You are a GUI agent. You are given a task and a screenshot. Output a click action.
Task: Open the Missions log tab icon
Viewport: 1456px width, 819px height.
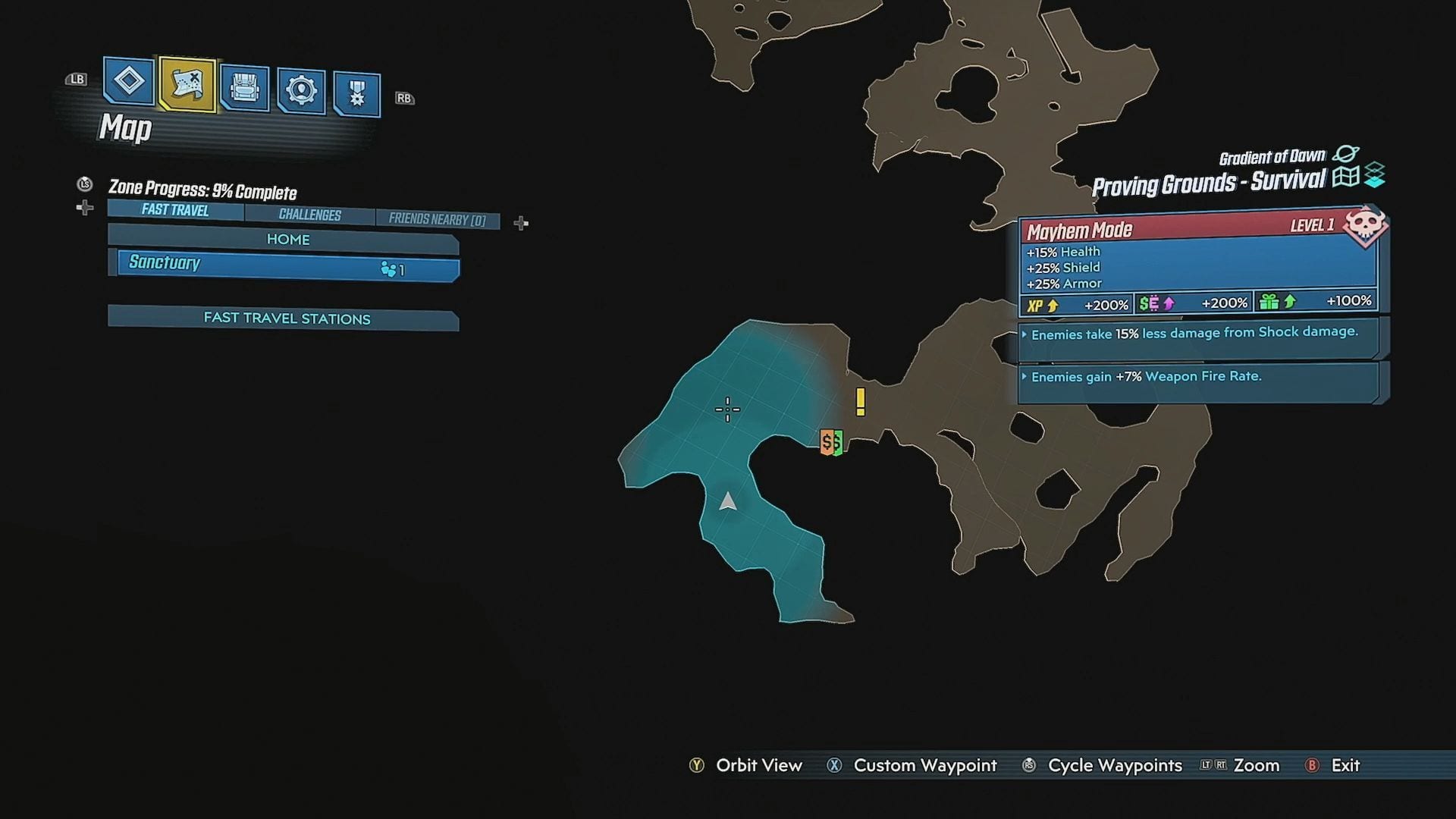tap(128, 80)
